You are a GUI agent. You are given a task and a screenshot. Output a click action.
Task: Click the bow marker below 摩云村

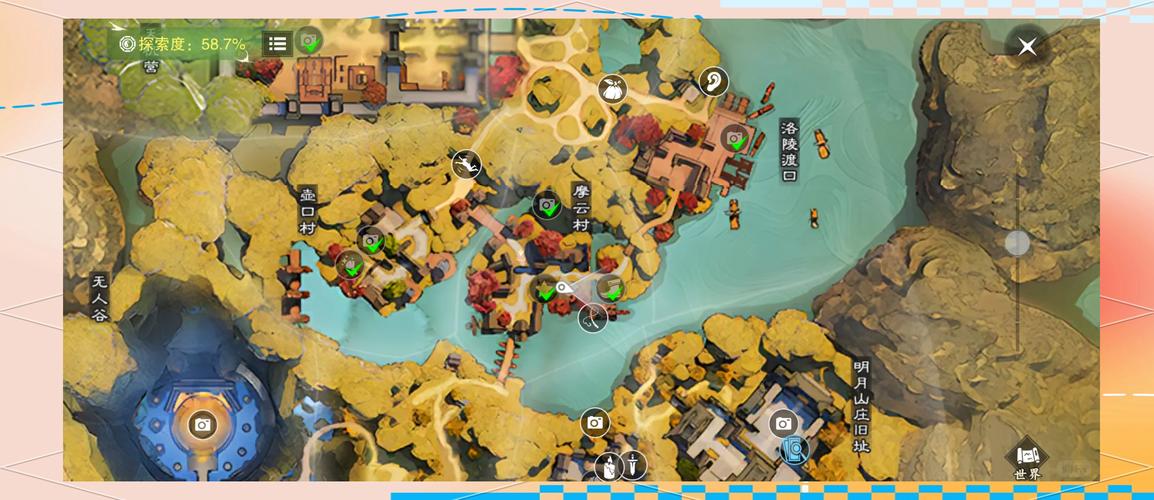(x=592, y=318)
